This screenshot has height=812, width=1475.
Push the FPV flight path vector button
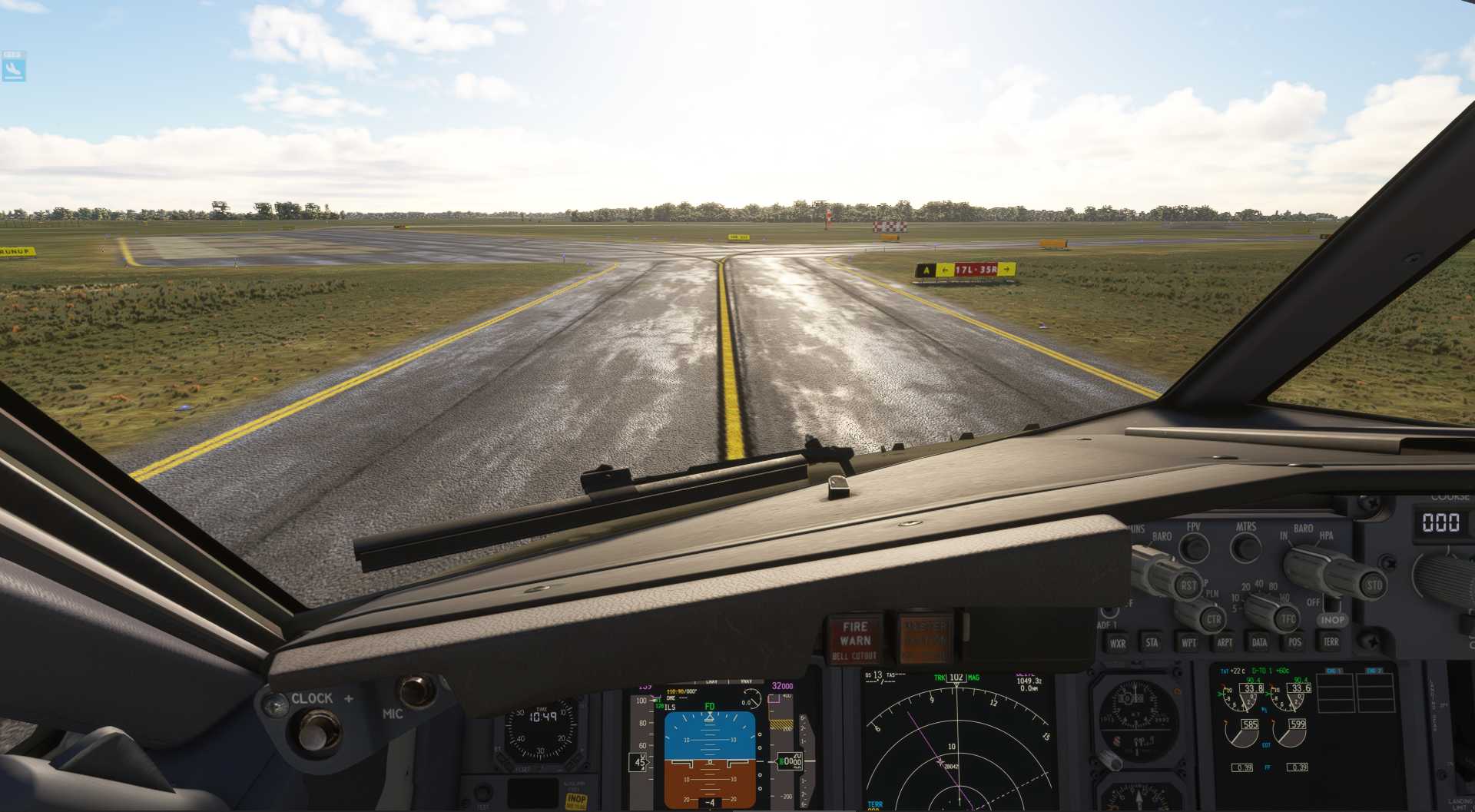1194,547
